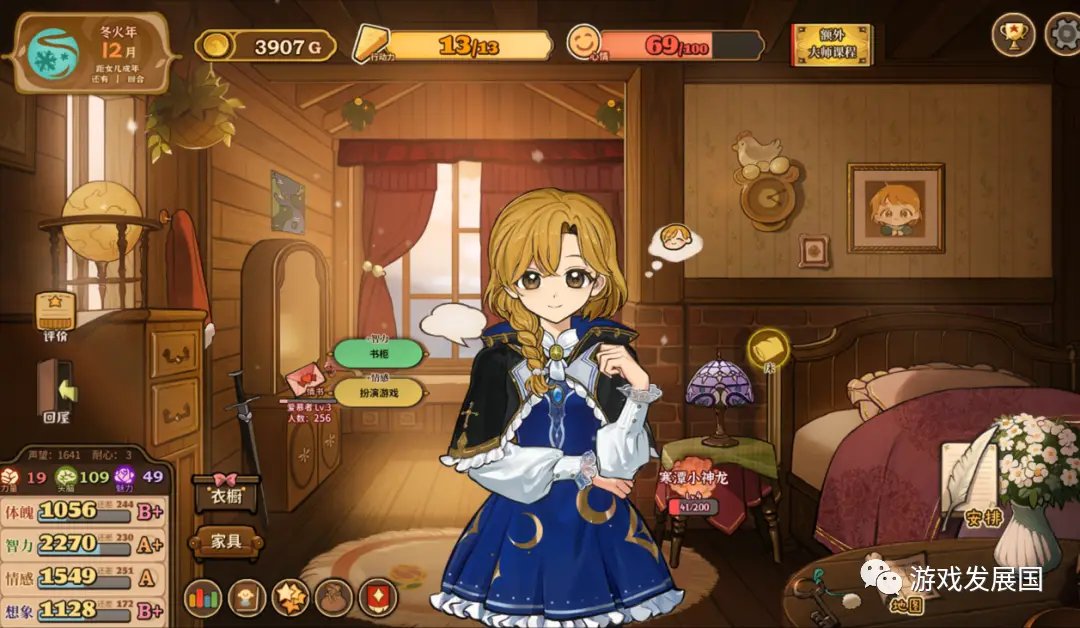The image size is (1080, 628).
Task: Click the 床 bed action icon
Action: click(768, 349)
